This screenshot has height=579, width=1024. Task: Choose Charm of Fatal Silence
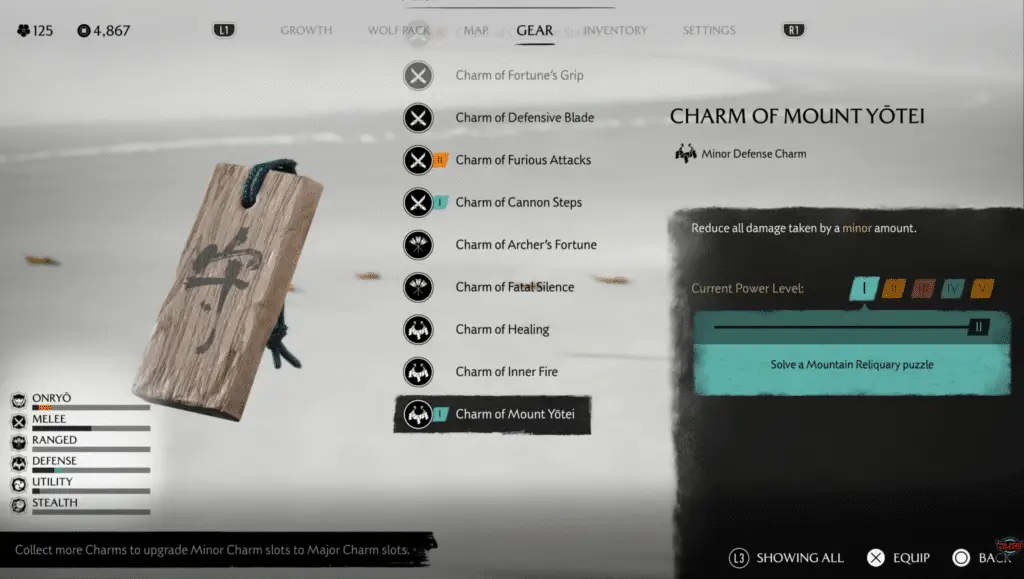[x=514, y=287]
